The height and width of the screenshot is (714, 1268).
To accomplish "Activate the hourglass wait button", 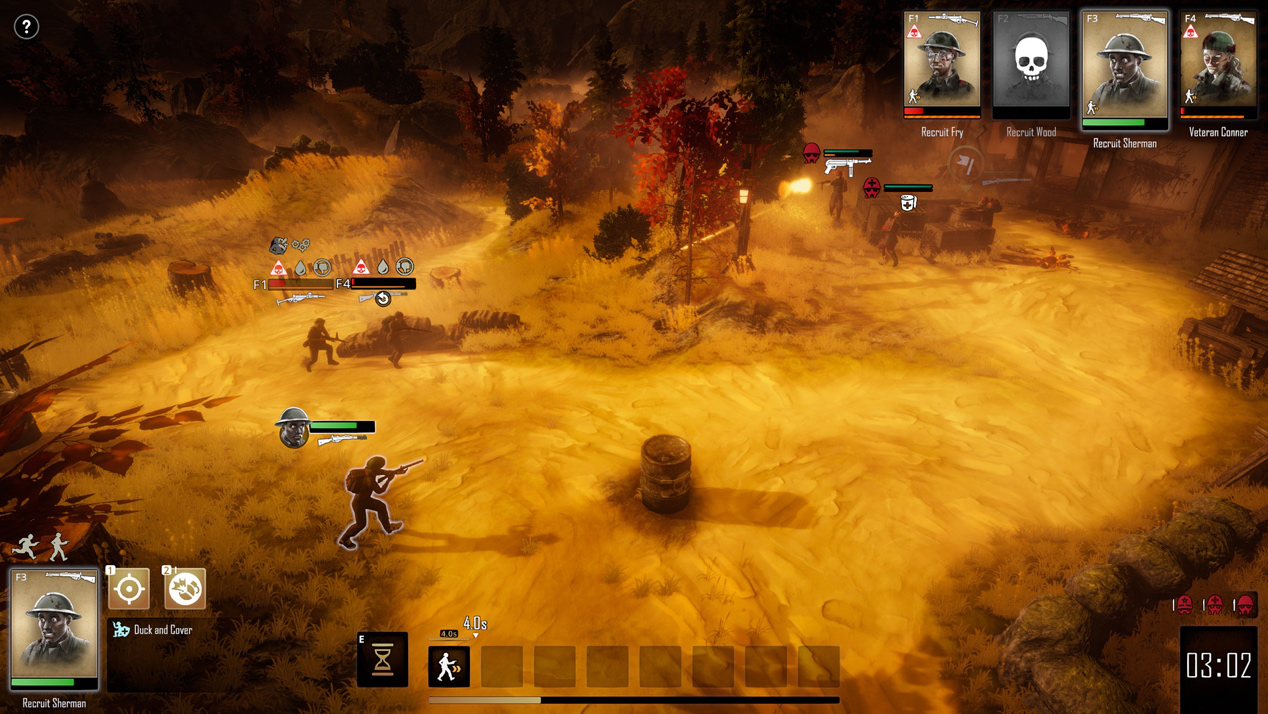I will pos(383,660).
